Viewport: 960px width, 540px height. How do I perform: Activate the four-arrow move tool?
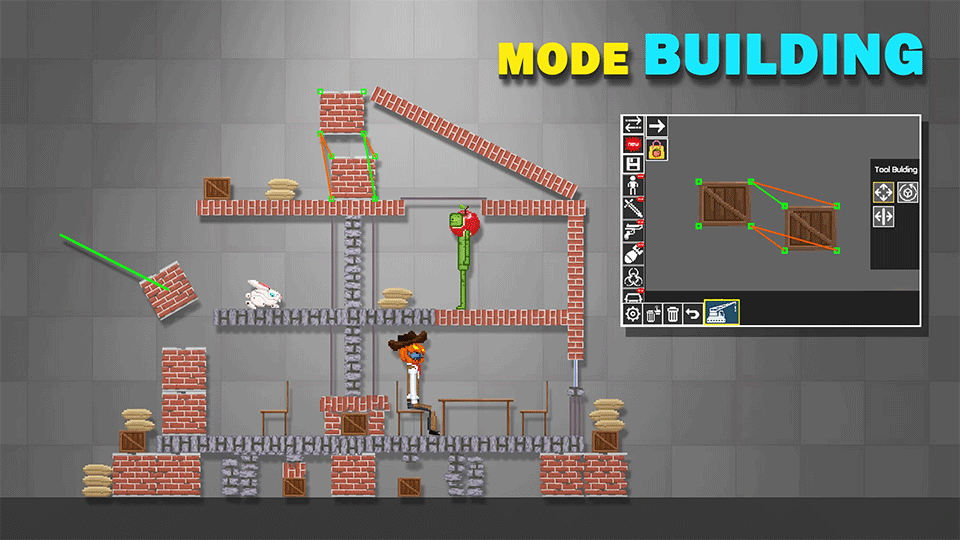[x=884, y=192]
